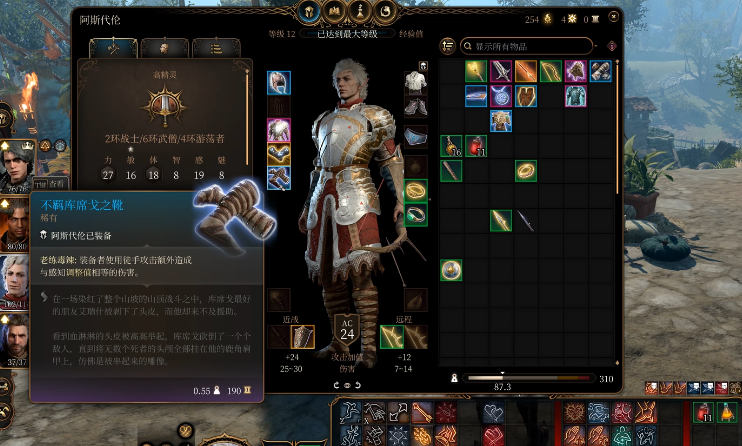The width and height of the screenshot is (742, 446).
Task: Select the round shield item in the backpack
Action: click(x=451, y=270)
